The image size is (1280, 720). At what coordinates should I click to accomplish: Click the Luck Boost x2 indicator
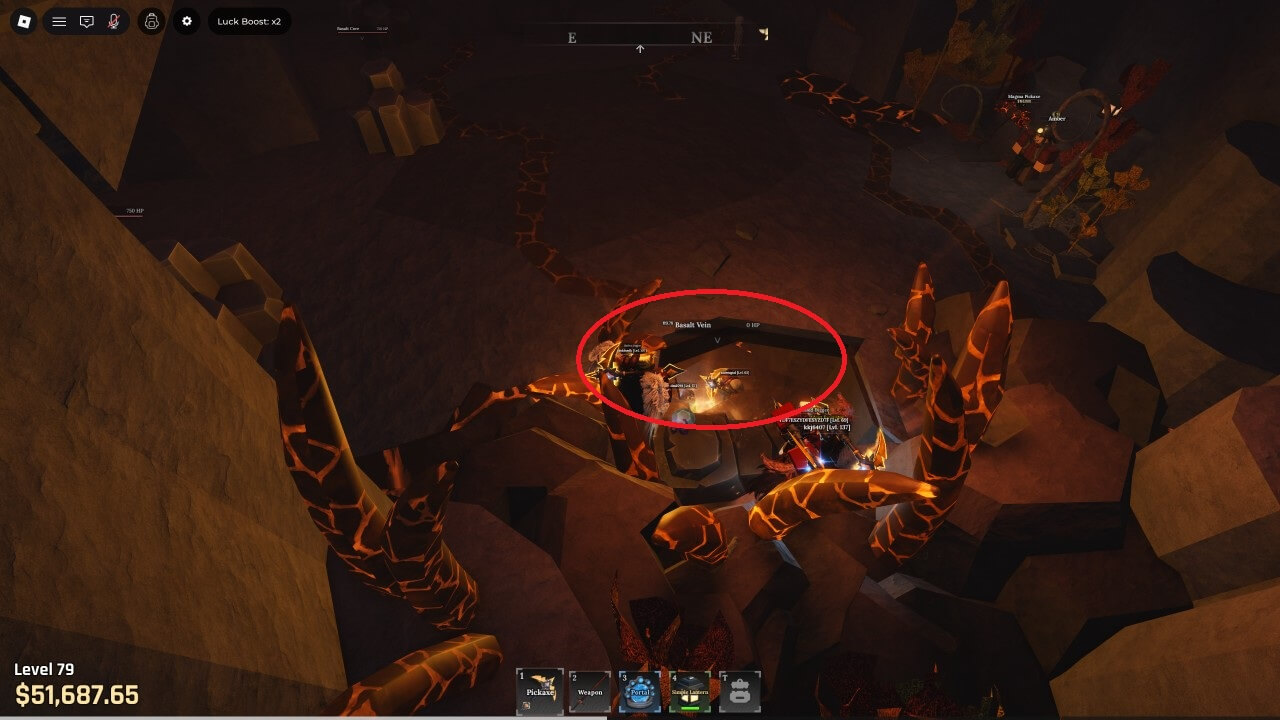249,21
